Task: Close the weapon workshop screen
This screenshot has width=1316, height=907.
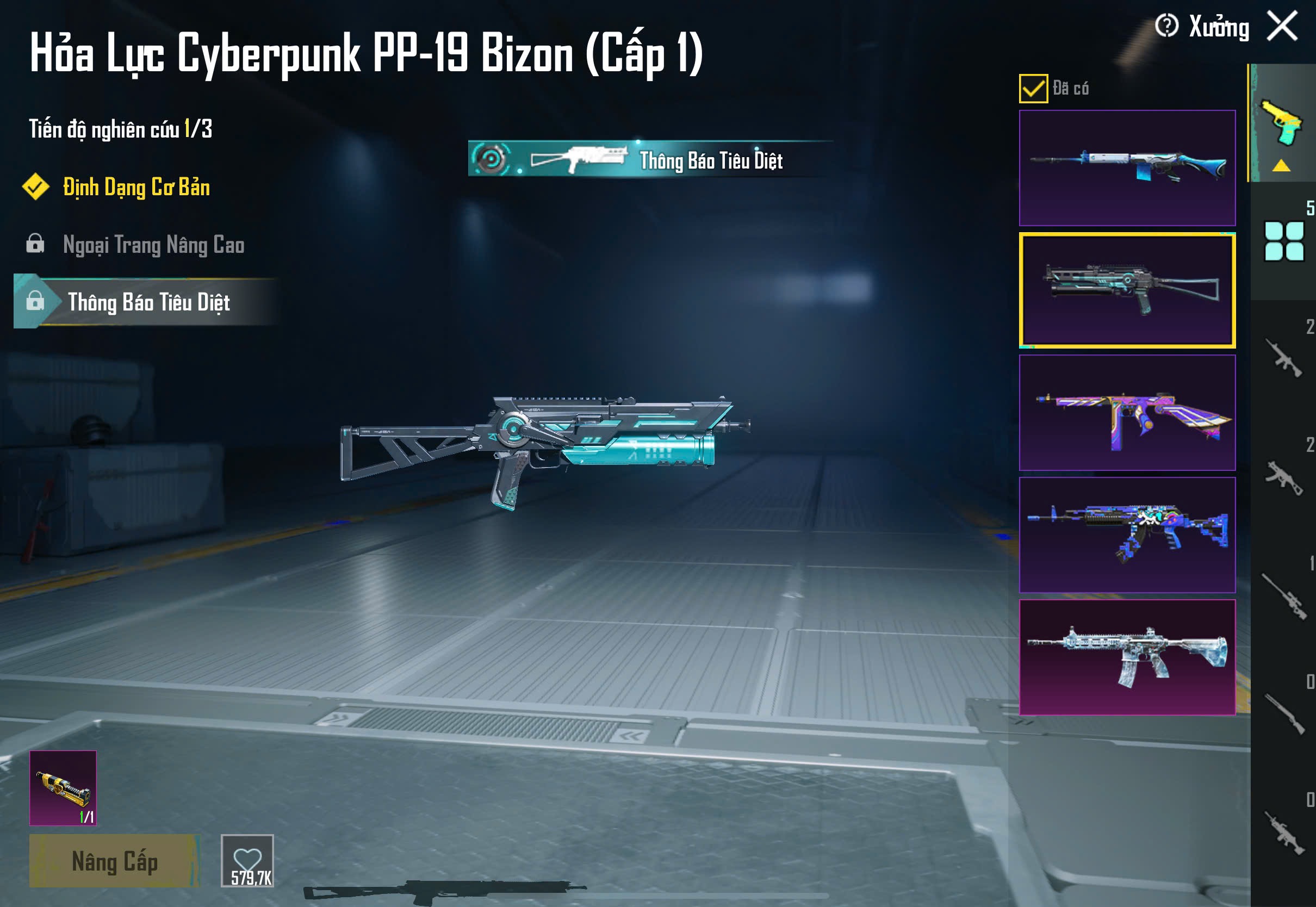Action: tap(1282, 26)
